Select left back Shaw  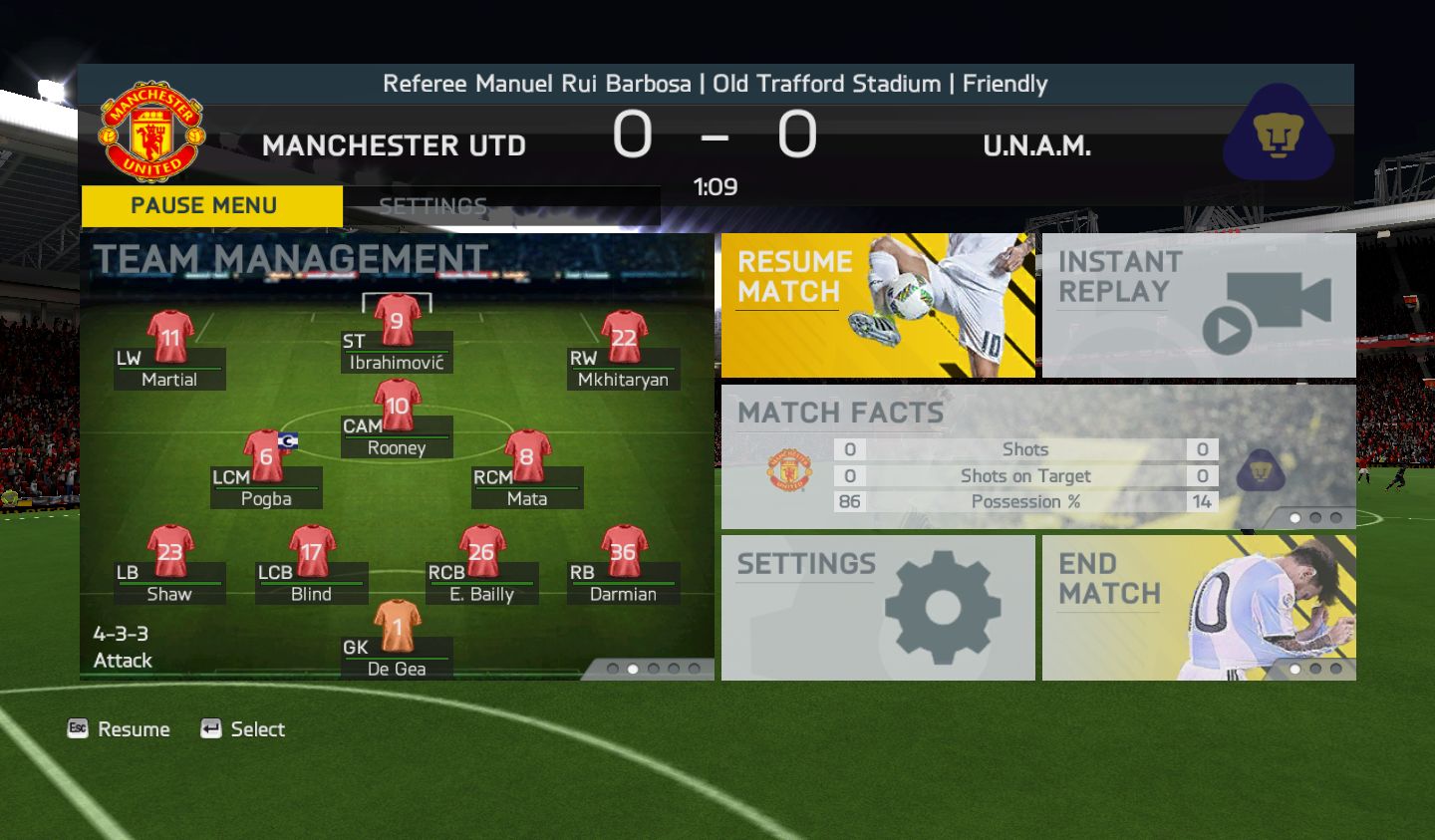point(170,553)
